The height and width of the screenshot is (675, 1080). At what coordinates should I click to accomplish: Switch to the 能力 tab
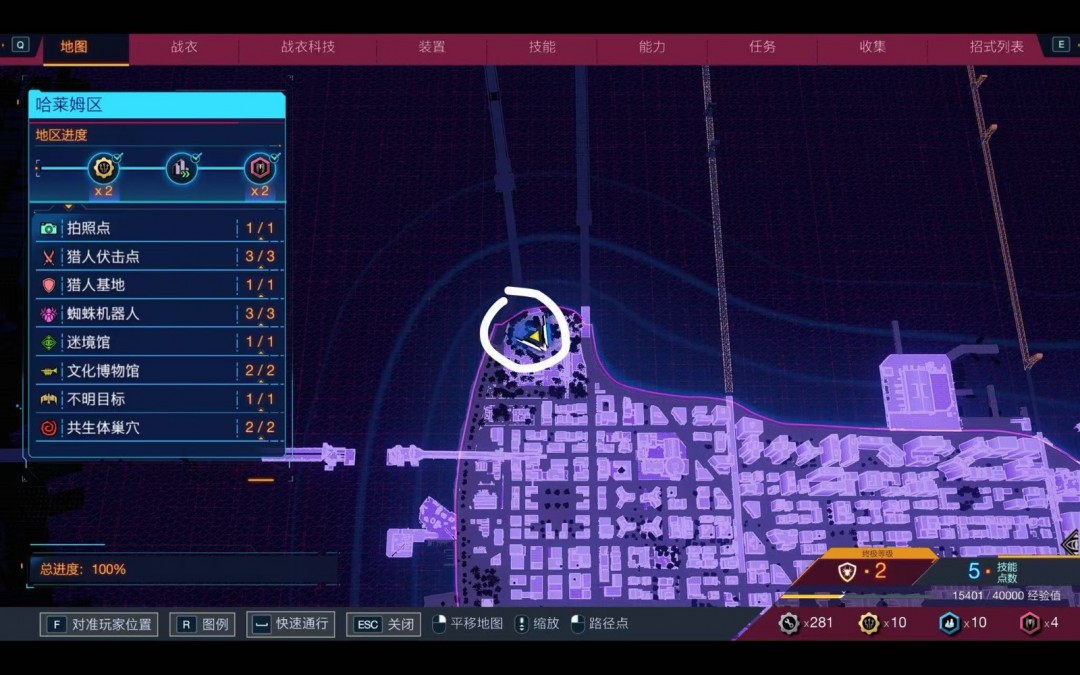click(652, 47)
